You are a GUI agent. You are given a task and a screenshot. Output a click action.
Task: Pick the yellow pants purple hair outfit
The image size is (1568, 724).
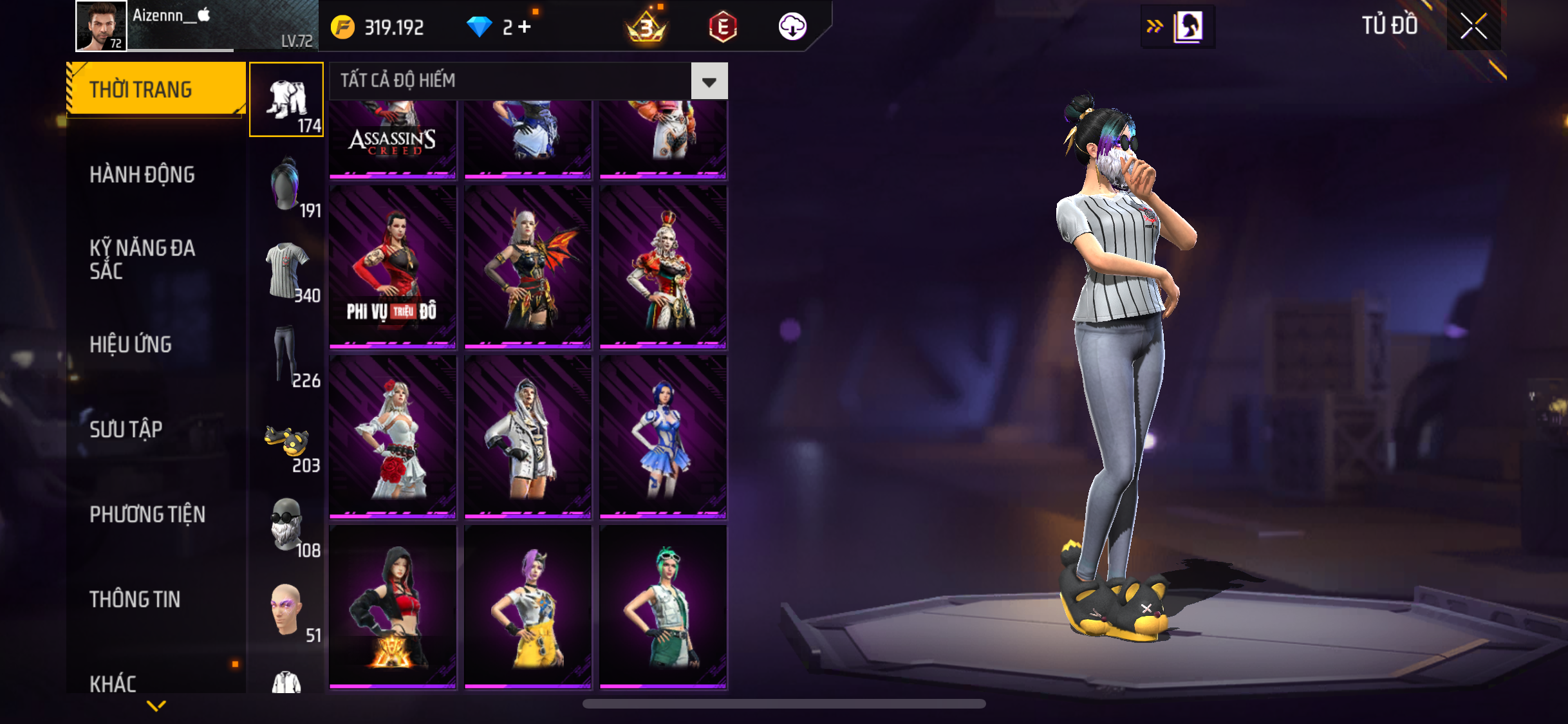528,607
